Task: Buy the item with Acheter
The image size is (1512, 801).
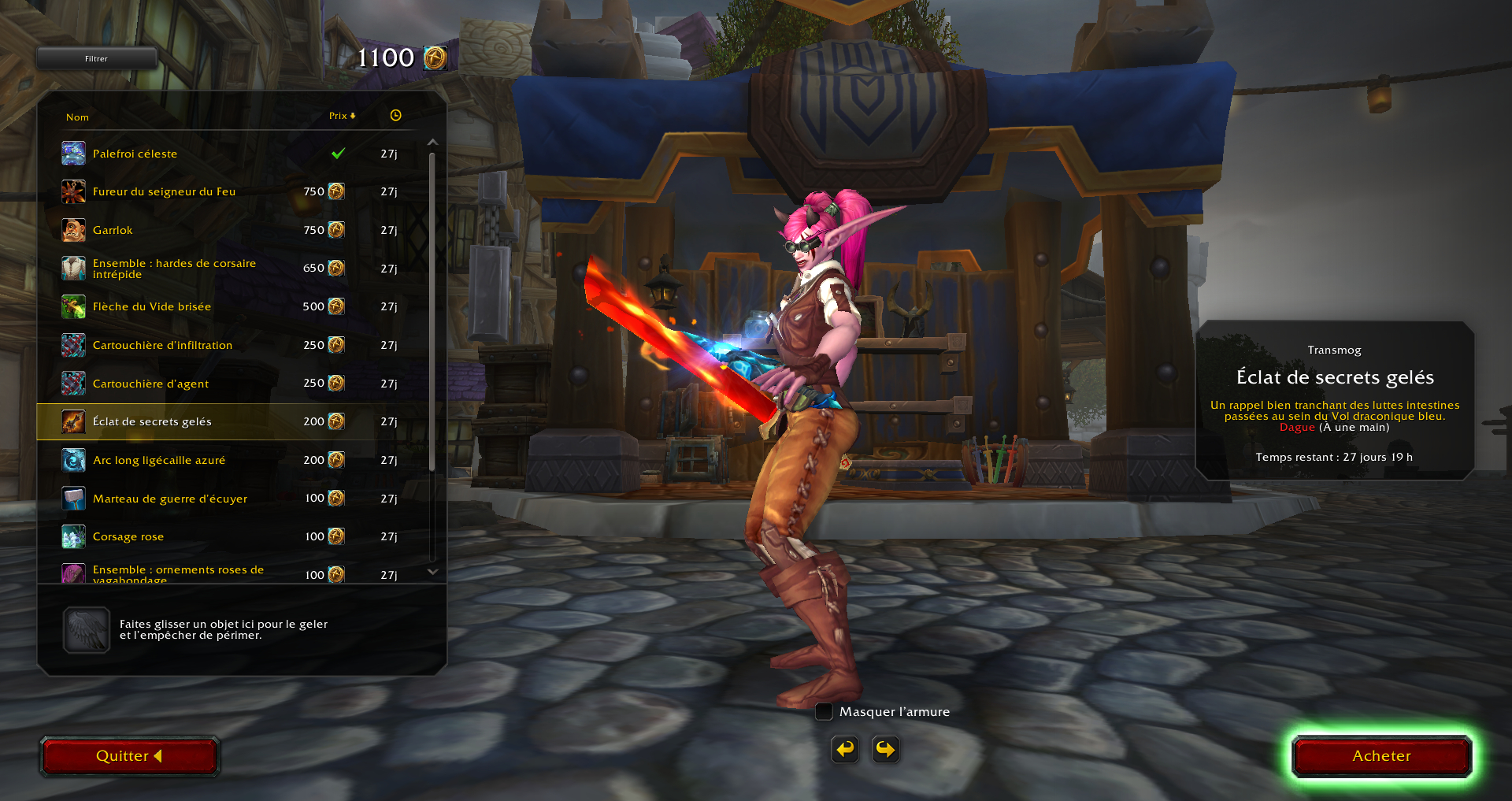Action: 1381,756
